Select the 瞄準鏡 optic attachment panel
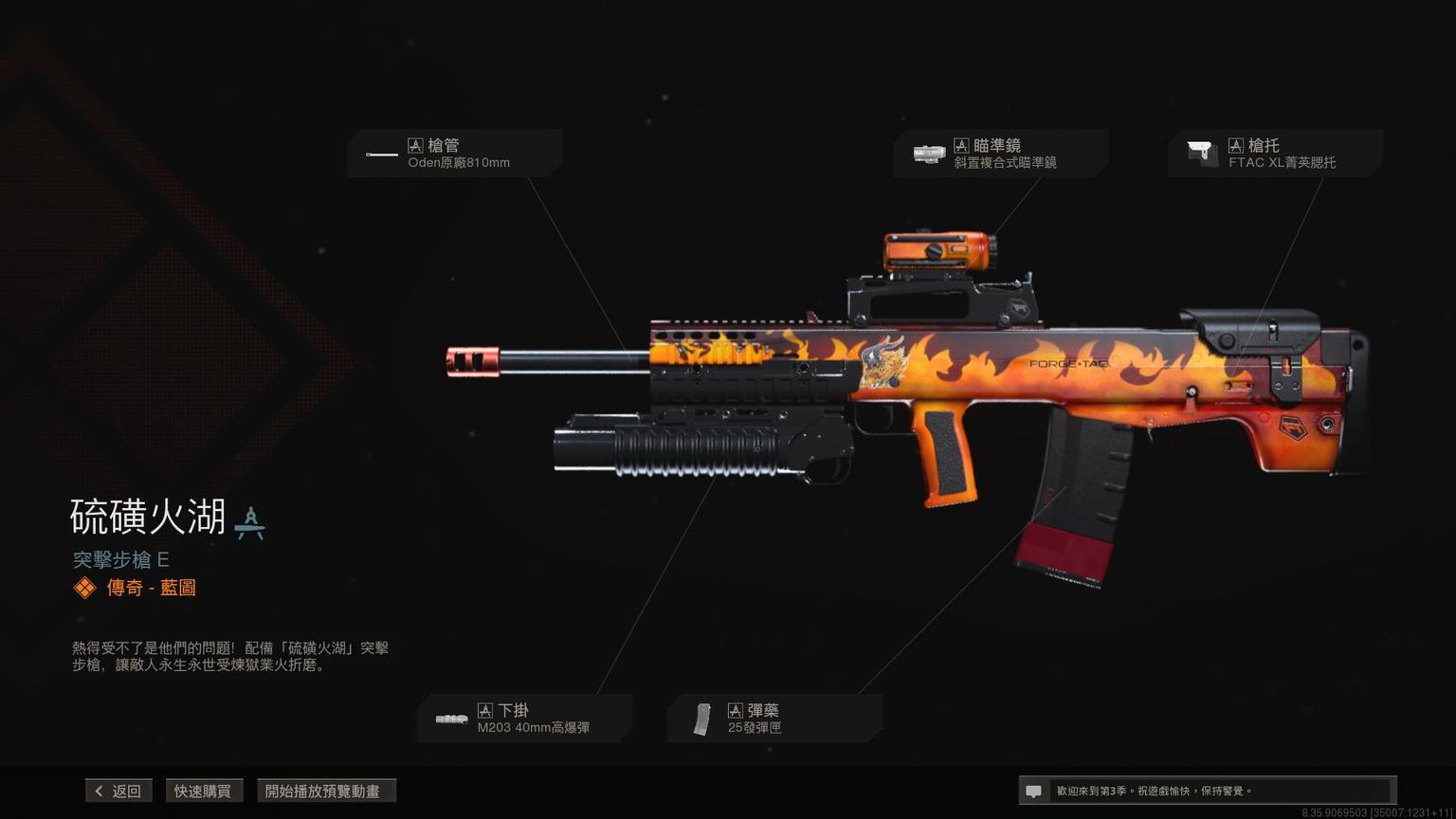 pyautogui.click(x=1001, y=154)
